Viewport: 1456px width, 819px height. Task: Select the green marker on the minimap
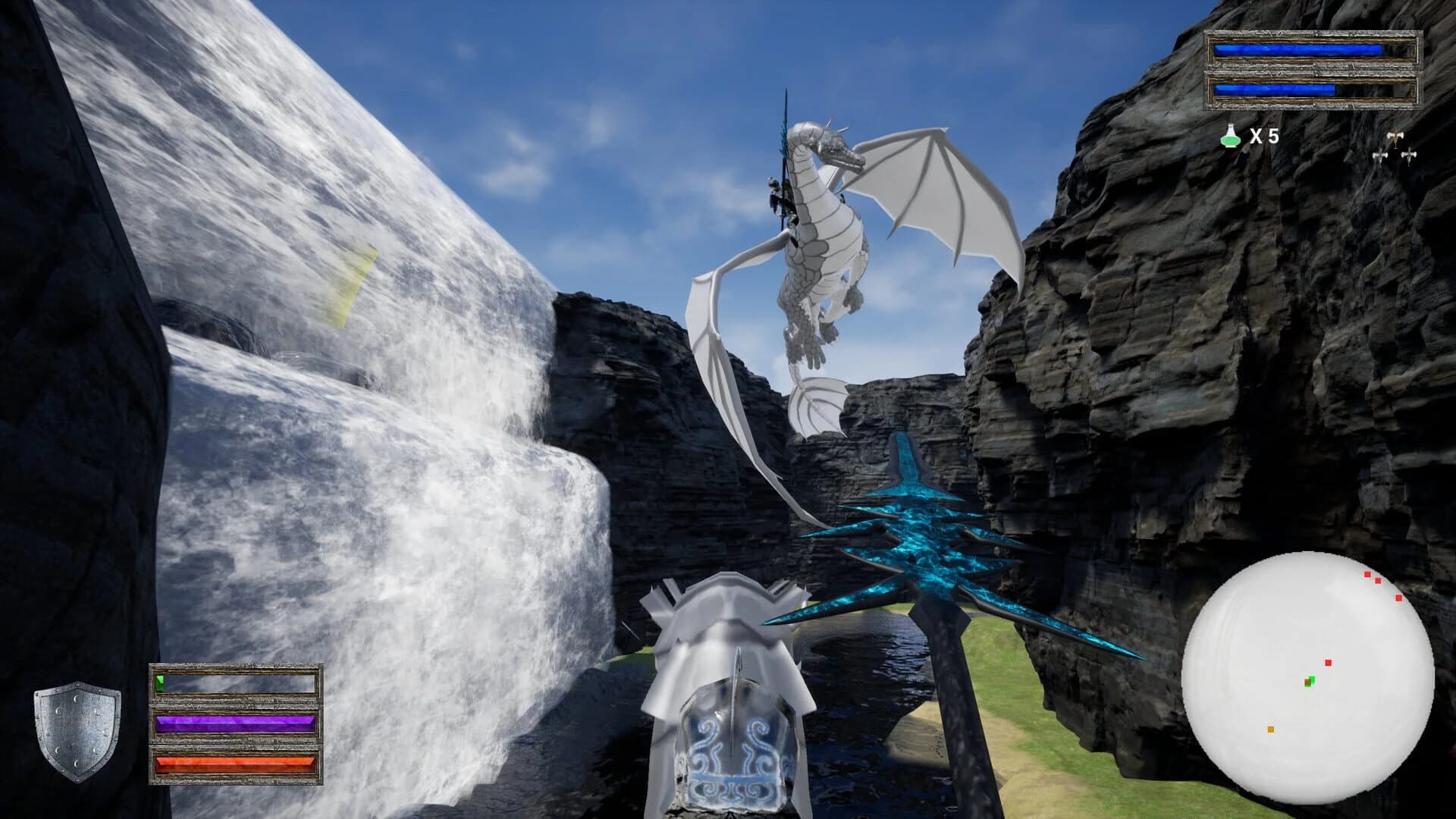[x=1312, y=681]
